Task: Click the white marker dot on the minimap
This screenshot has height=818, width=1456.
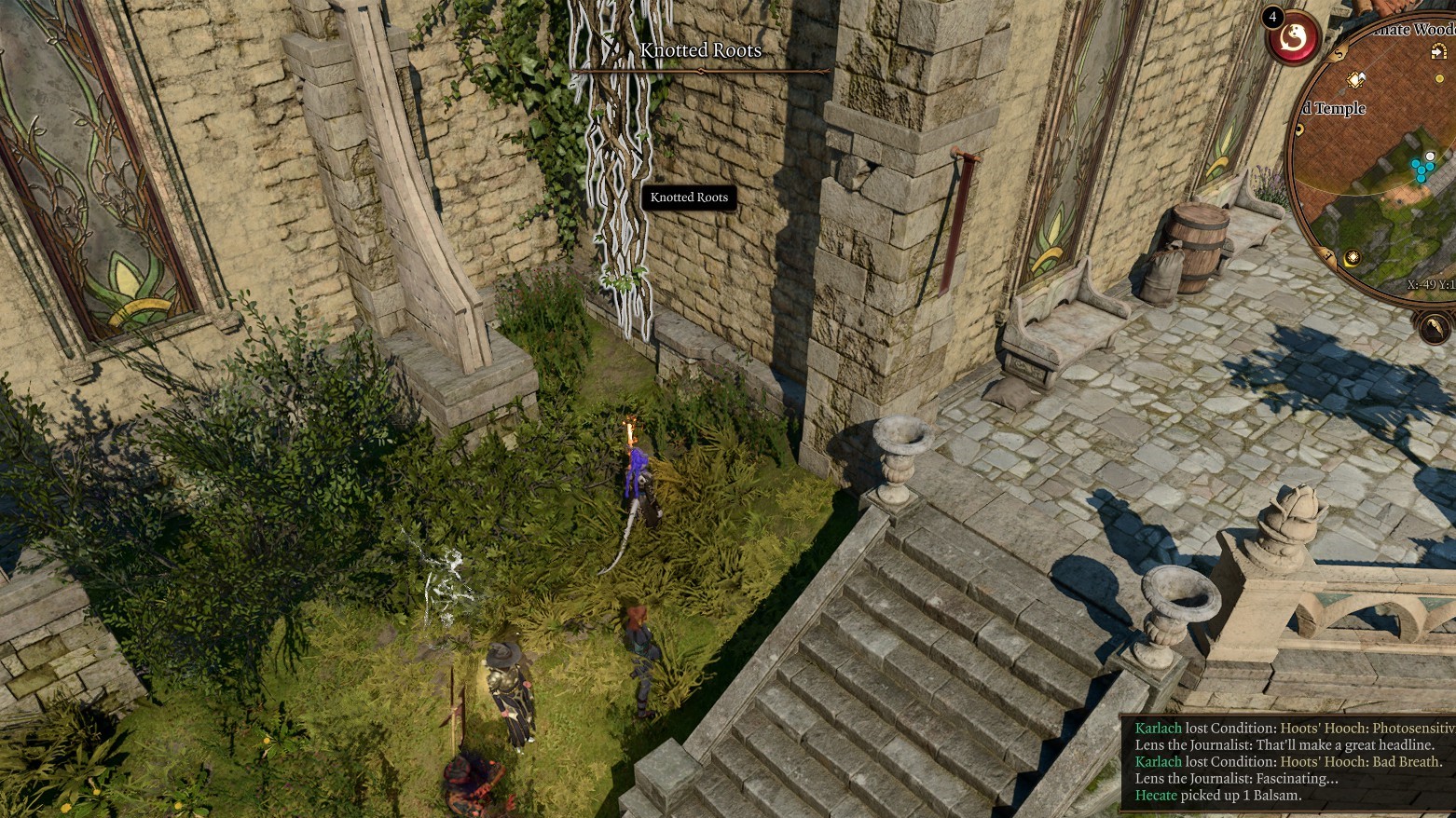Action: (1430, 156)
